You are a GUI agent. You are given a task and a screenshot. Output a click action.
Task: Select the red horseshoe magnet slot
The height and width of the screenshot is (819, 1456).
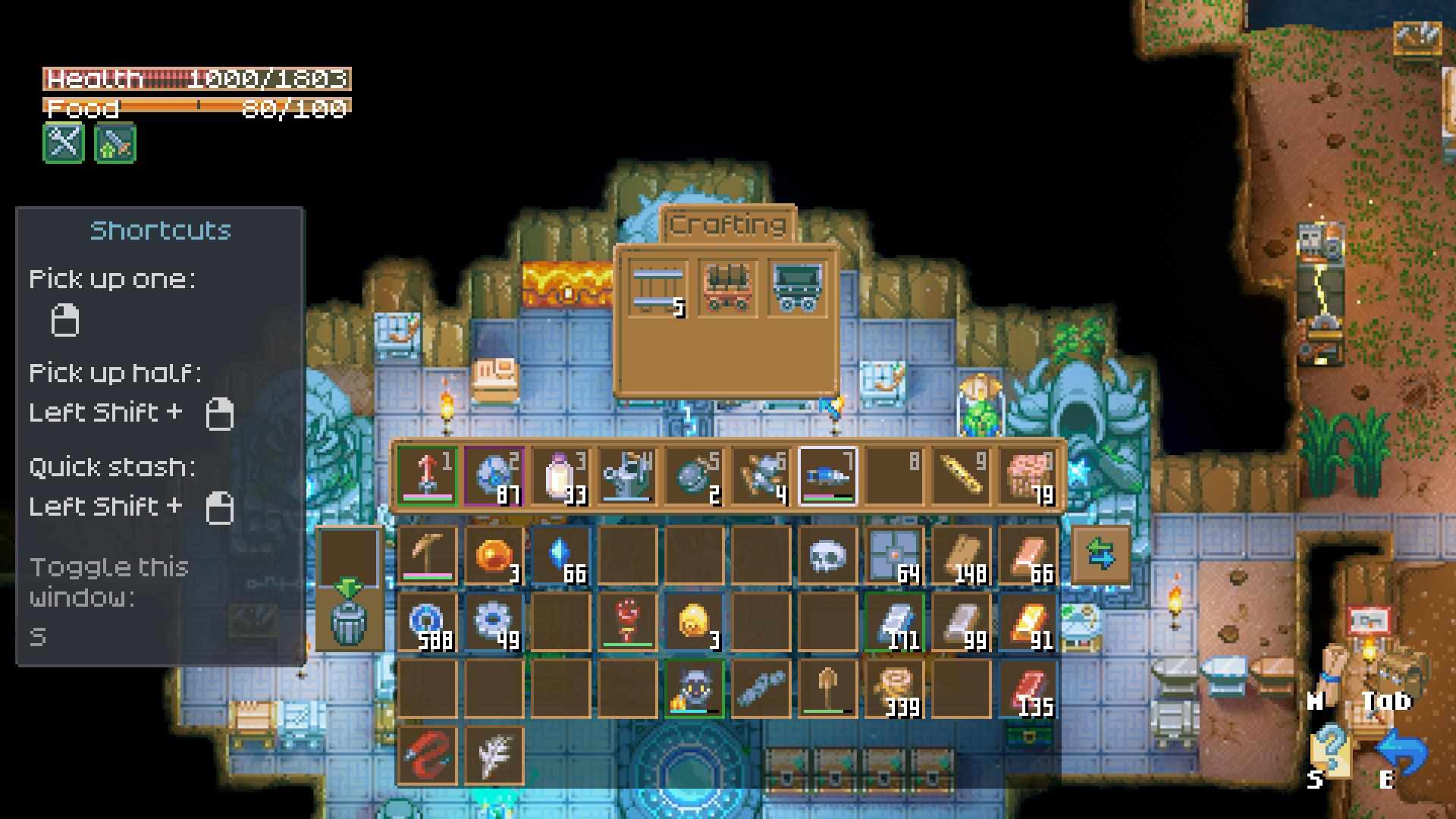click(427, 755)
